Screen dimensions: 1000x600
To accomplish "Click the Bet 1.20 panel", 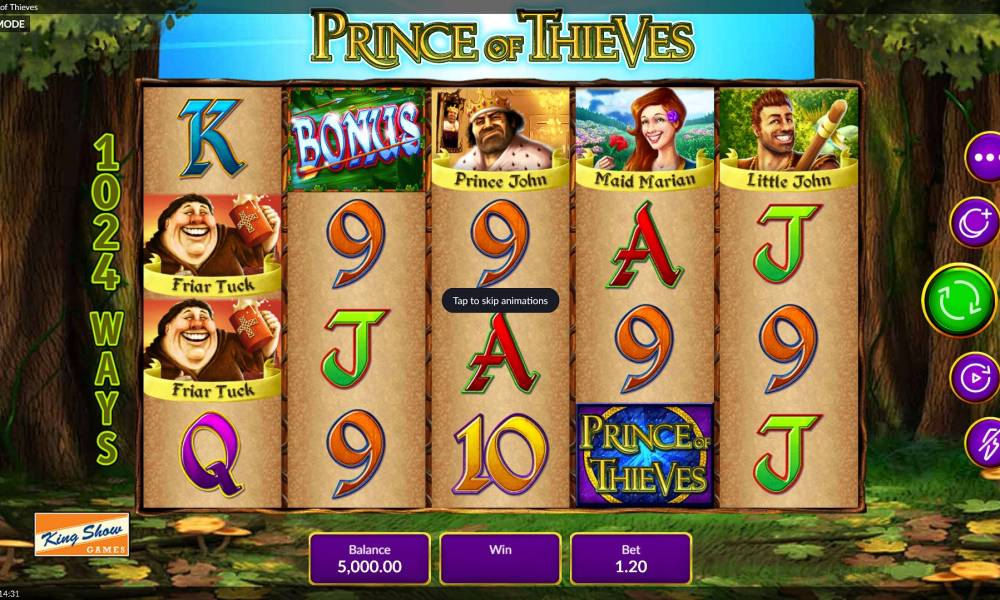I will 630,558.
